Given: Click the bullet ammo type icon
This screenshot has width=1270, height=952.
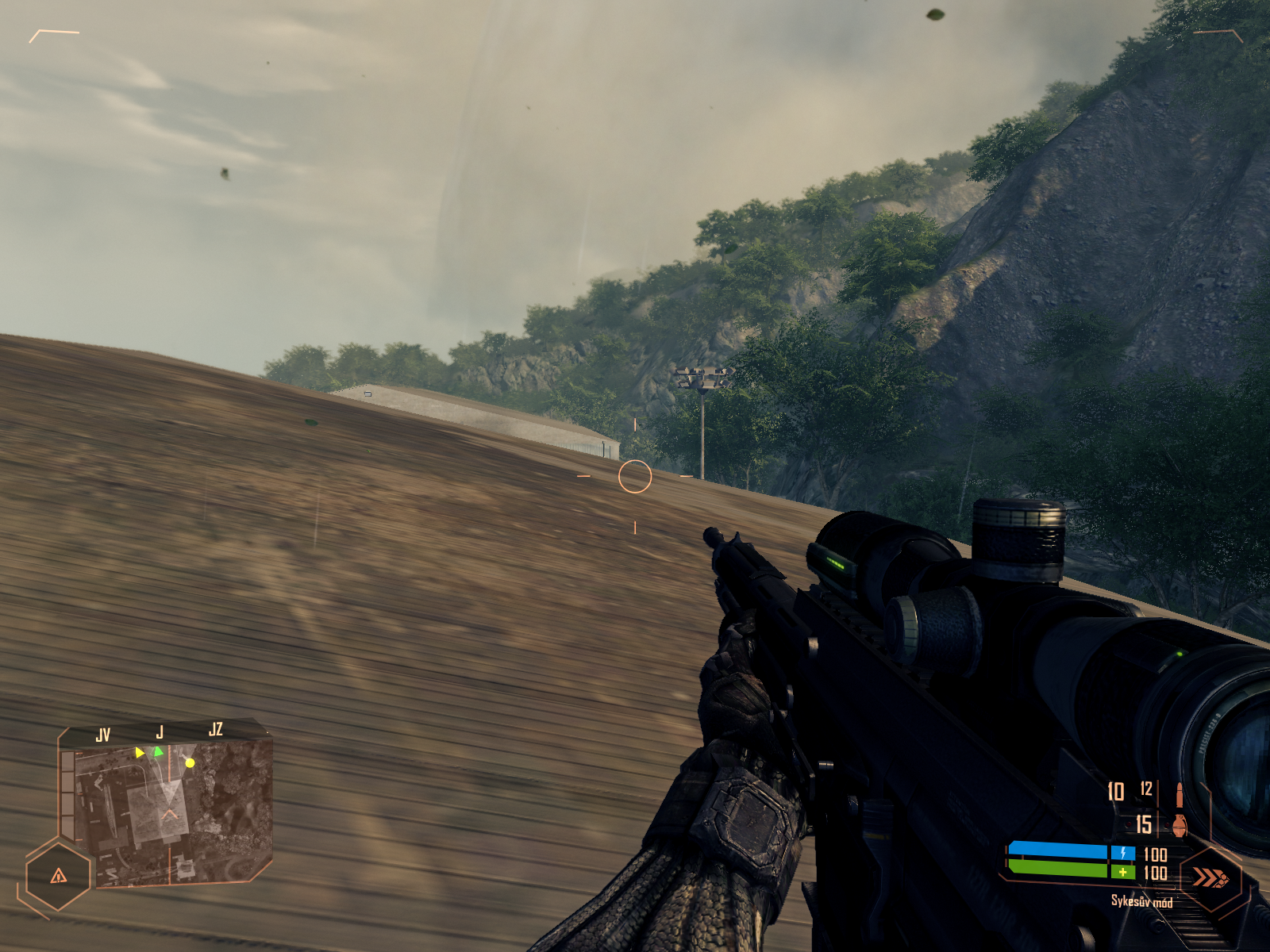Looking at the screenshot, I should pos(1180,793).
